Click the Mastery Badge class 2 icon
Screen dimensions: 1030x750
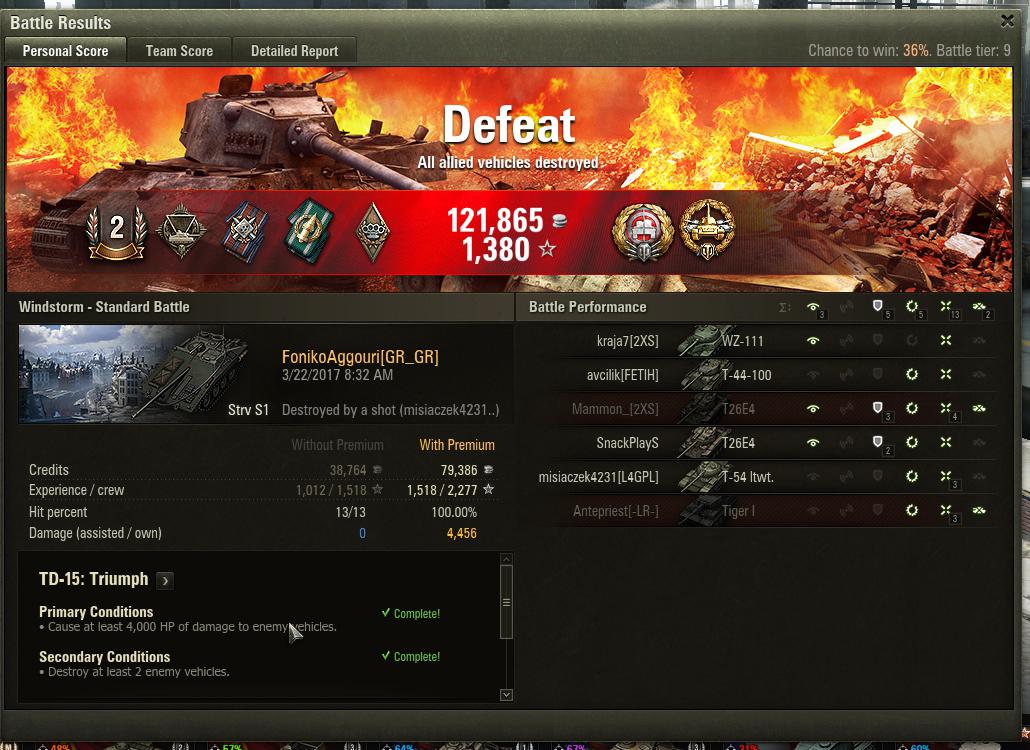click(x=117, y=230)
